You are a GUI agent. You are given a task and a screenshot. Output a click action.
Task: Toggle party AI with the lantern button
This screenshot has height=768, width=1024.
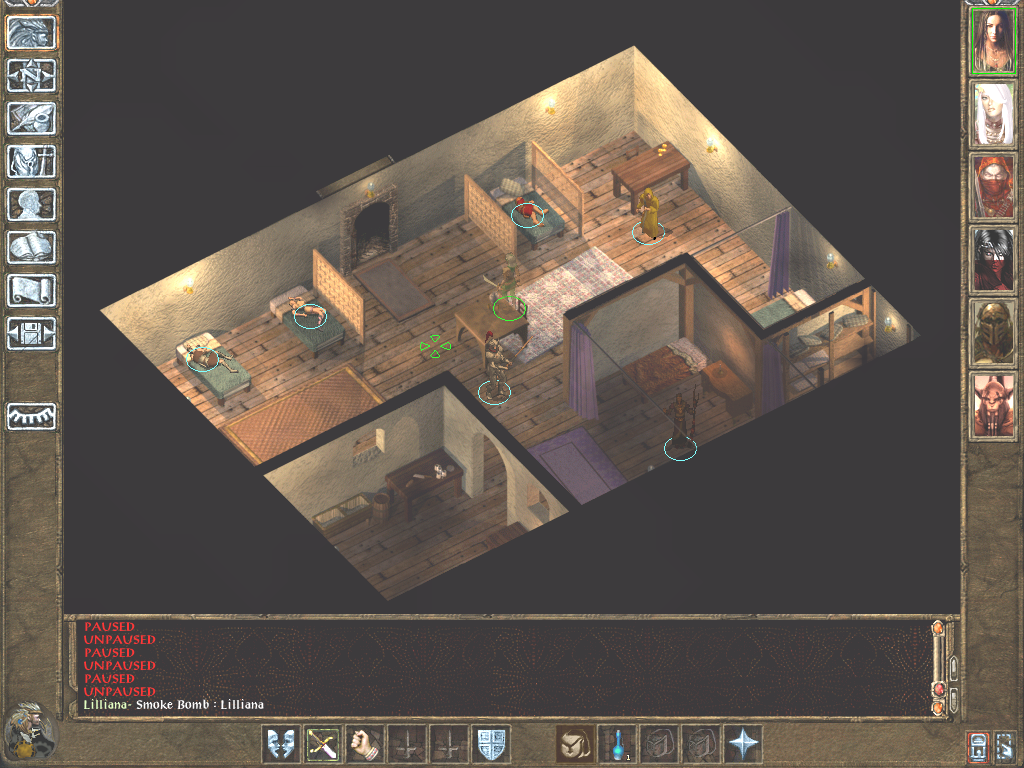point(977,746)
